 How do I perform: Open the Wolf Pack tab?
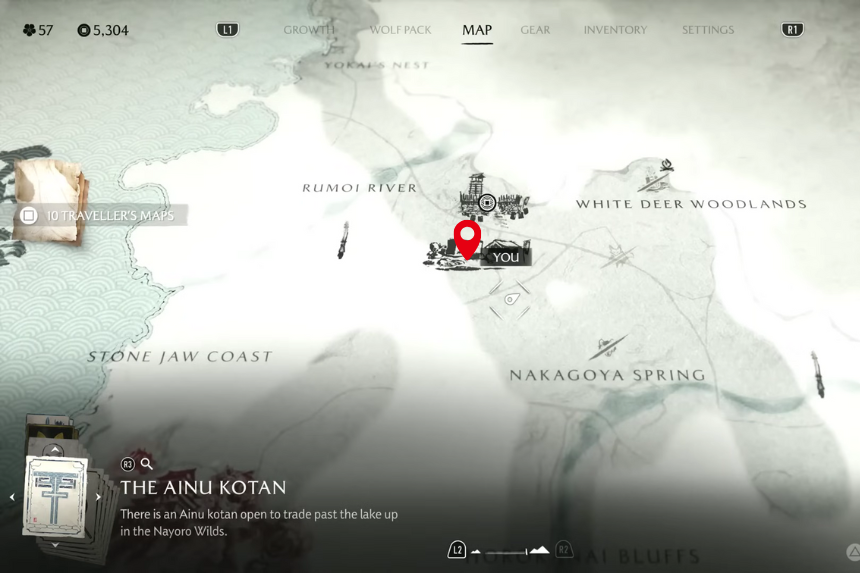pos(400,30)
